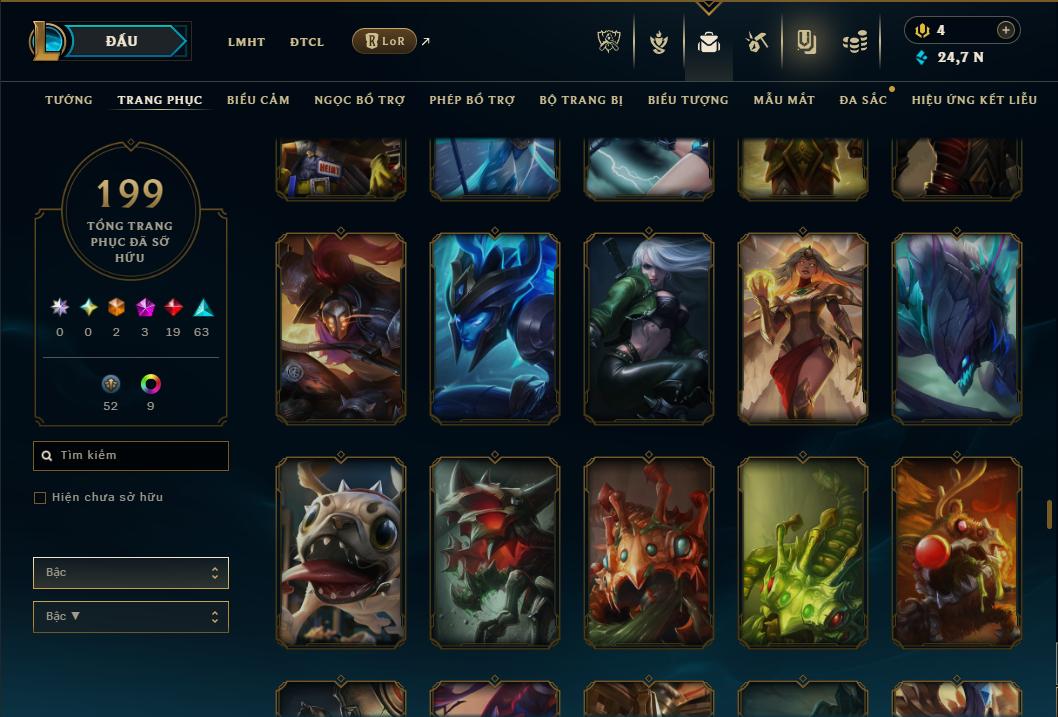Open the Ngọc Bổ Trợ tab
Viewport: 1058px width, 717px height.
click(359, 100)
